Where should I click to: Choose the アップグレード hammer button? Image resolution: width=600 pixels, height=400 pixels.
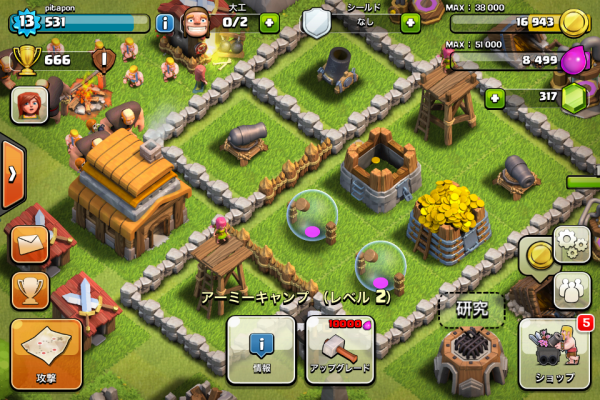point(339,350)
